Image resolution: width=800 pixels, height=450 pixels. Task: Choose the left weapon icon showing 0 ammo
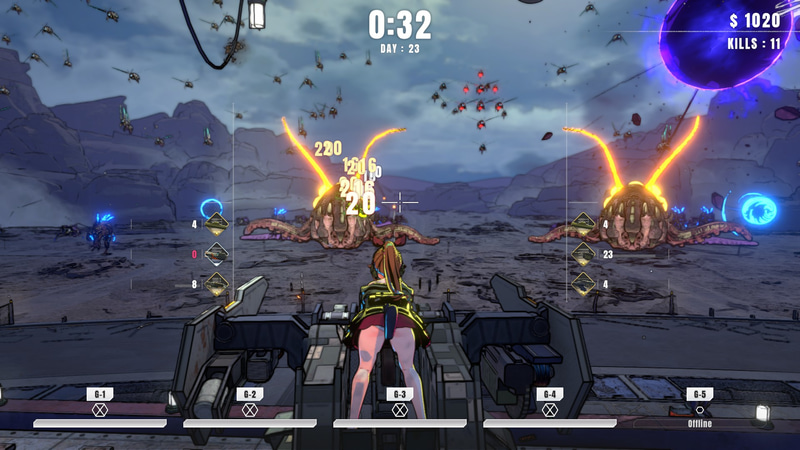[x=217, y=254]
